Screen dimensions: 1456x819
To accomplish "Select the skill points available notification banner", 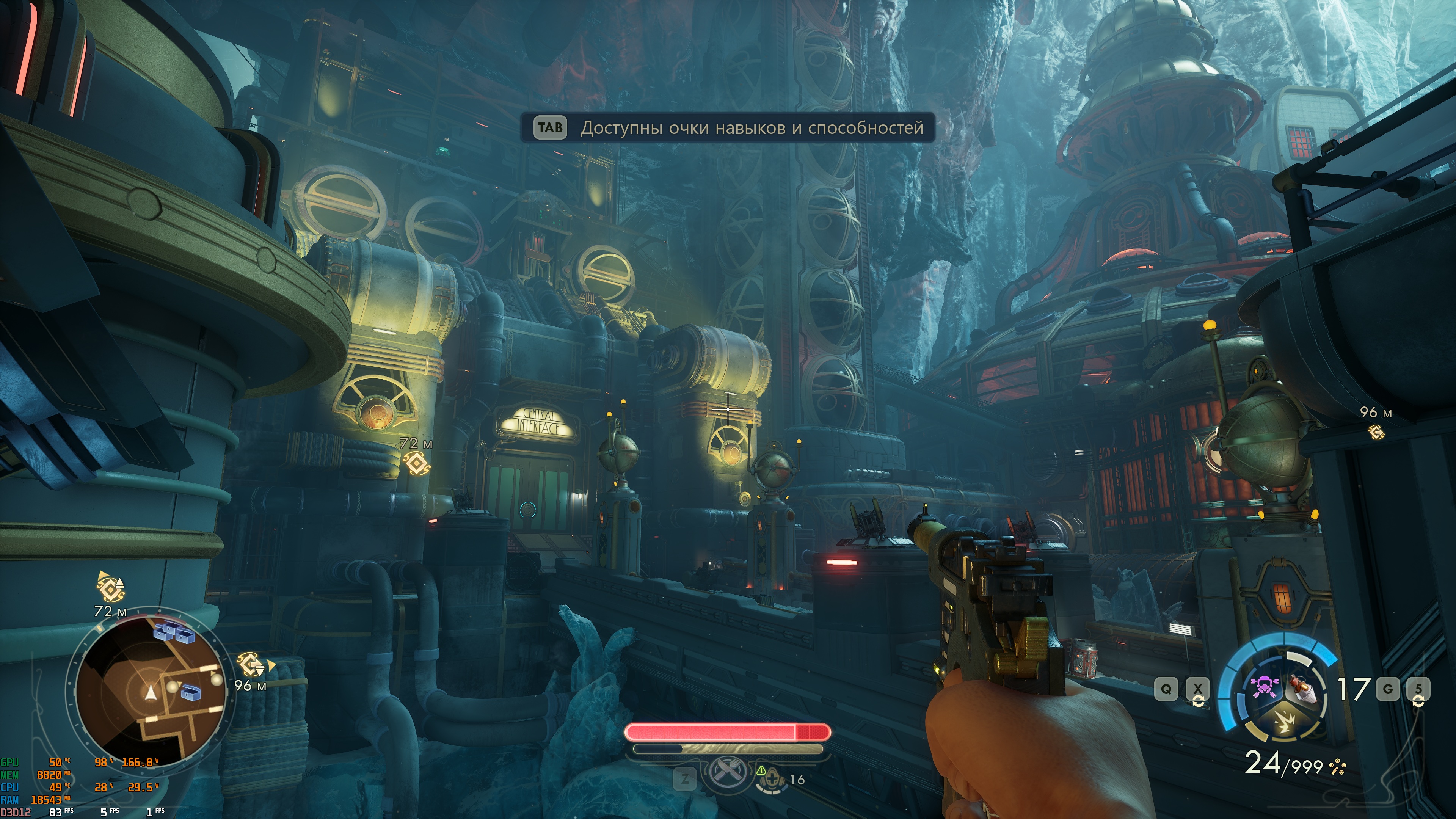I will 727,128.
